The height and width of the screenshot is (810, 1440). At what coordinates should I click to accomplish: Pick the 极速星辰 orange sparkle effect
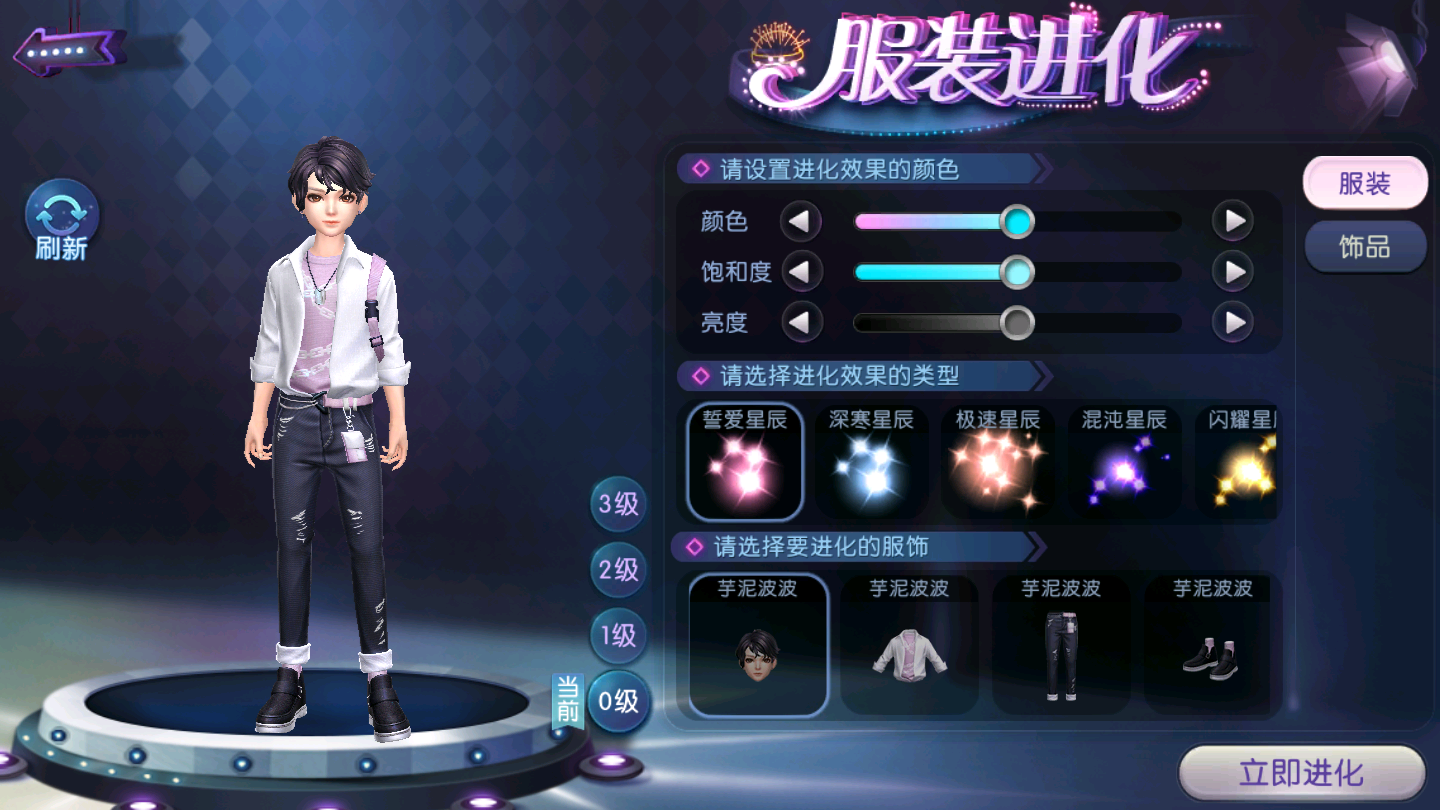click(997, 462)
